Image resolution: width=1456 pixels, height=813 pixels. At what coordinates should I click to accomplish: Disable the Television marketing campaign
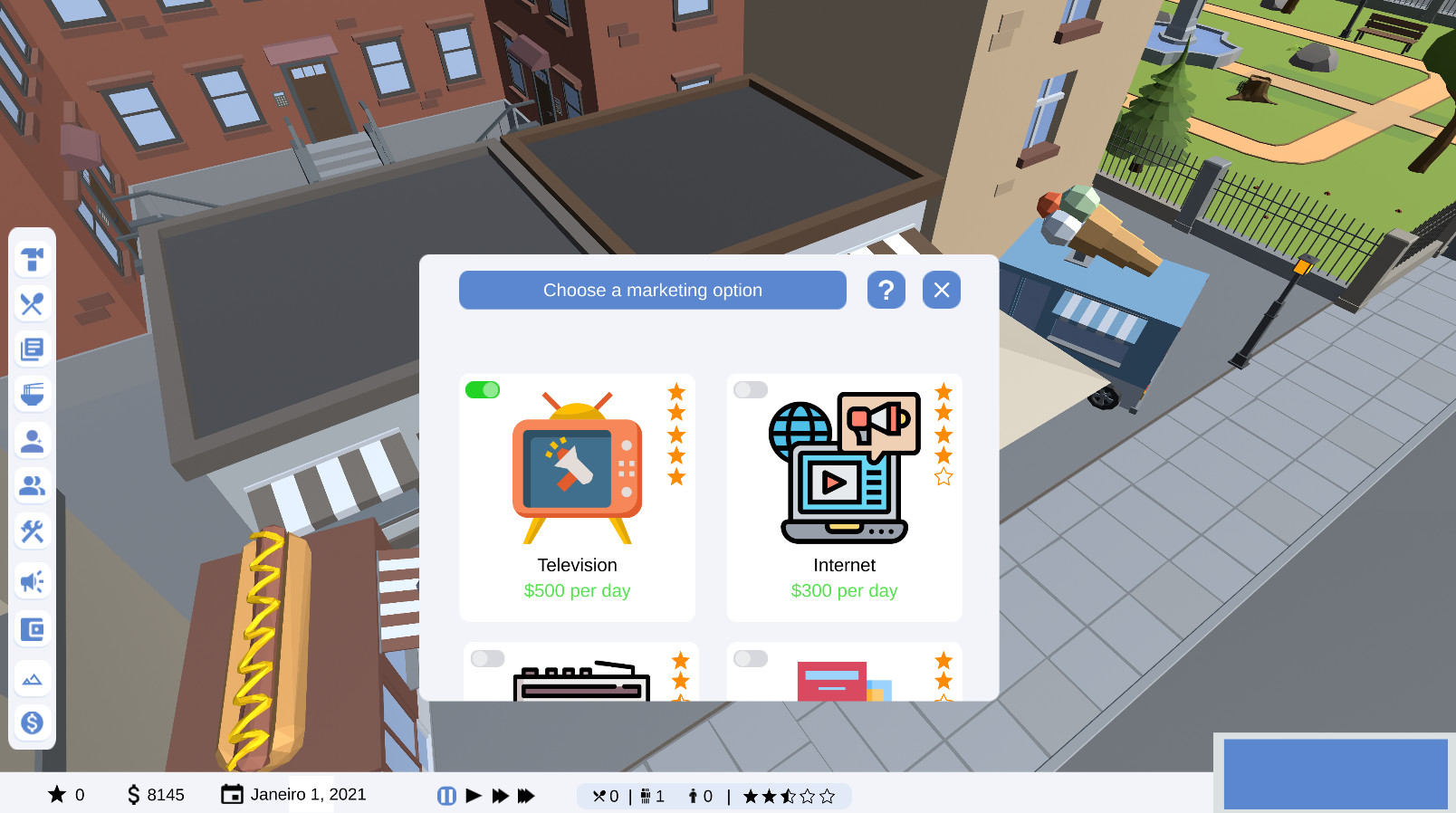pyautogui.click(x=483, y=389)
